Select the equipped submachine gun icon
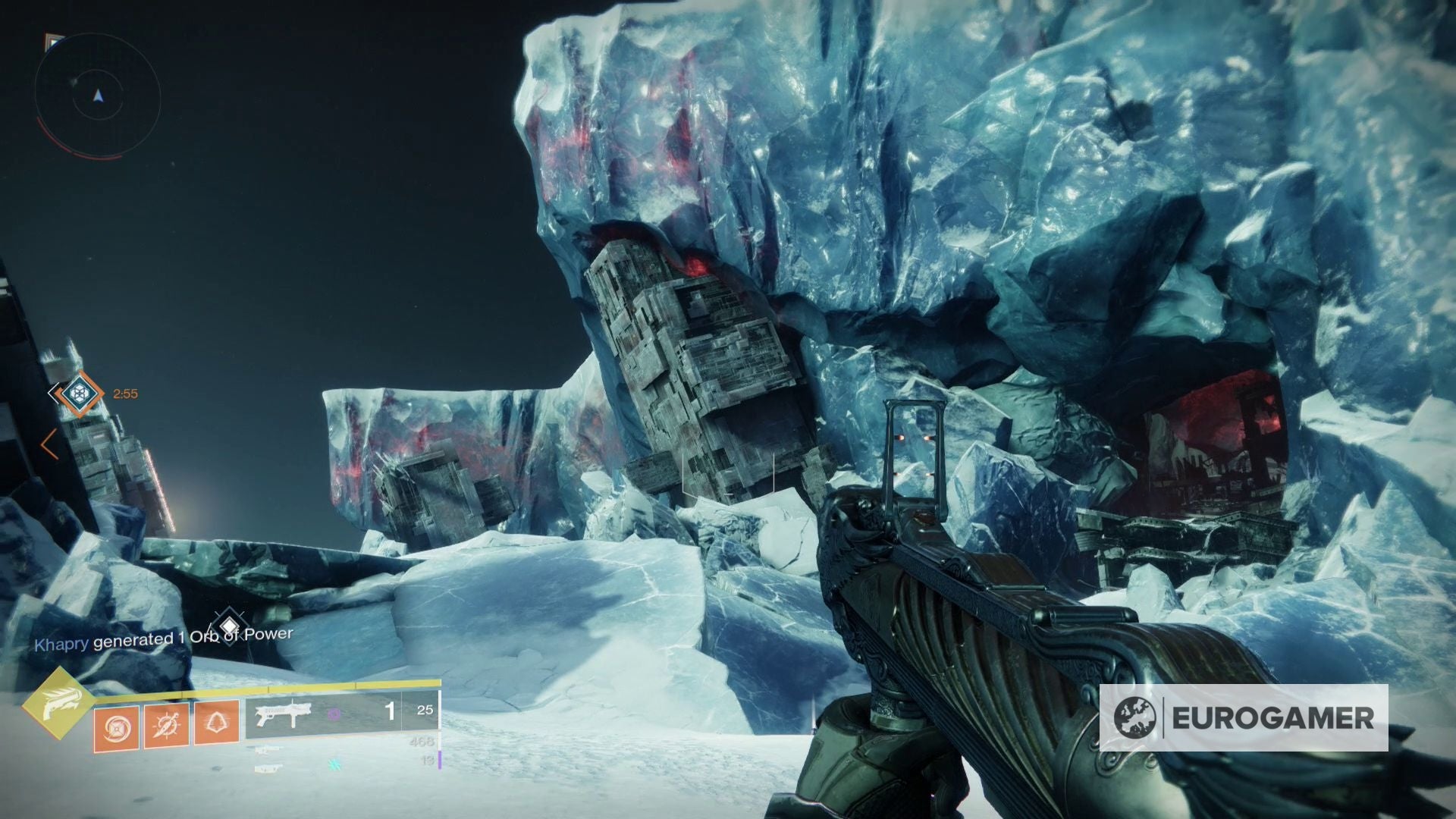The height and width of the screenshot is (819, 1456). (284, 713)
